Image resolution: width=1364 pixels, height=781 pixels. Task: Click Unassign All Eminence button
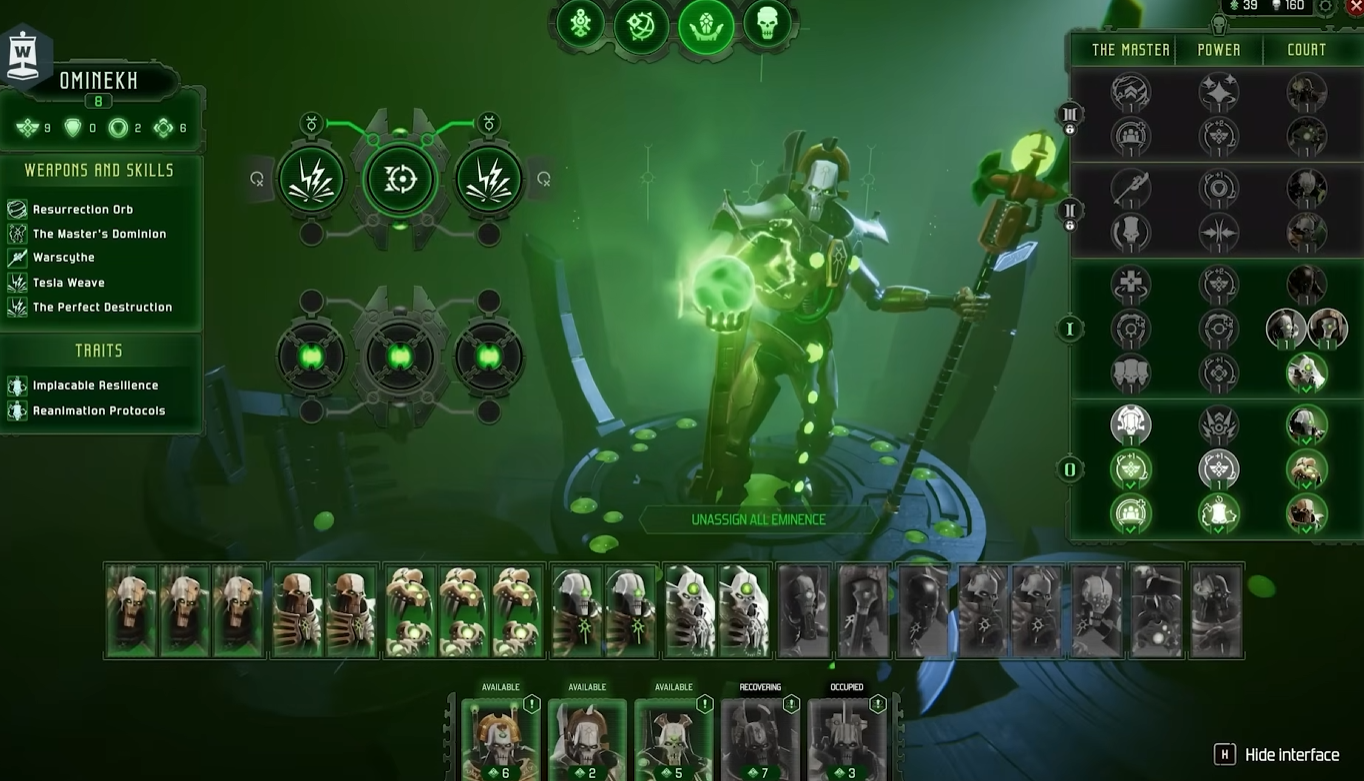tap(758, 520)
